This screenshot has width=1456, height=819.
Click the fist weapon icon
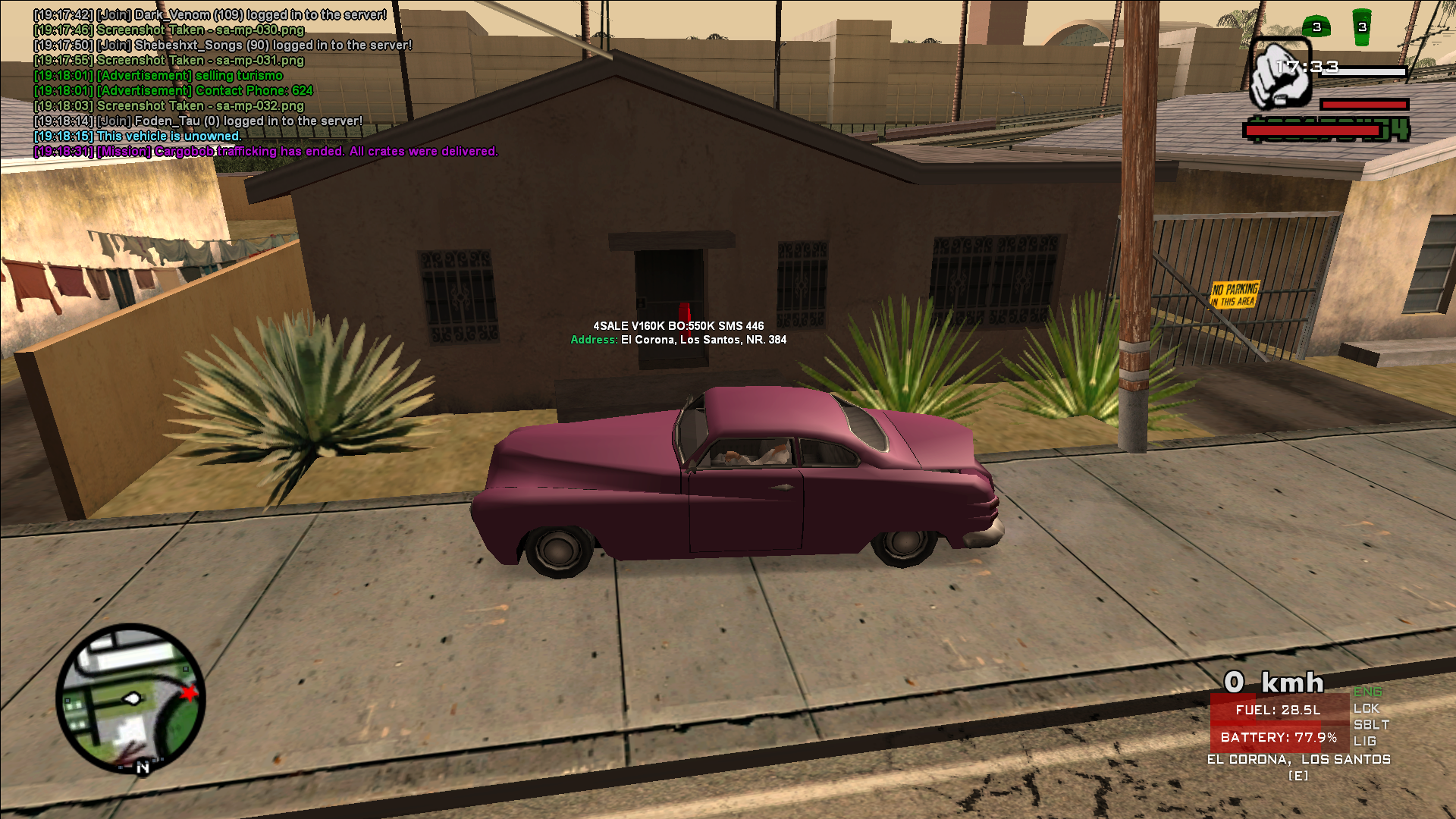click(1280, 75)
